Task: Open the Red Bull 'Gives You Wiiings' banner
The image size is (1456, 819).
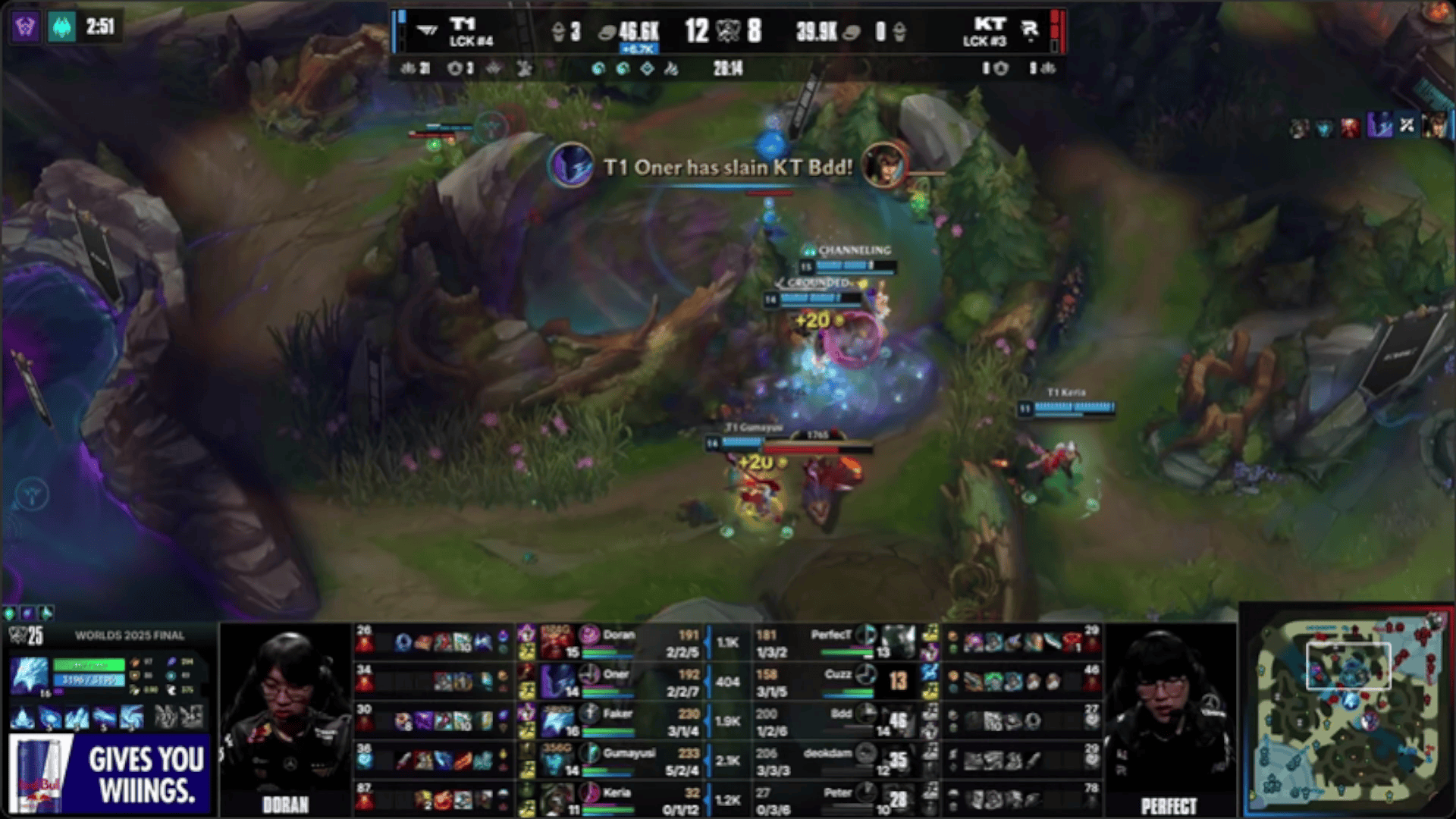Action: click(x=109, y=774)
